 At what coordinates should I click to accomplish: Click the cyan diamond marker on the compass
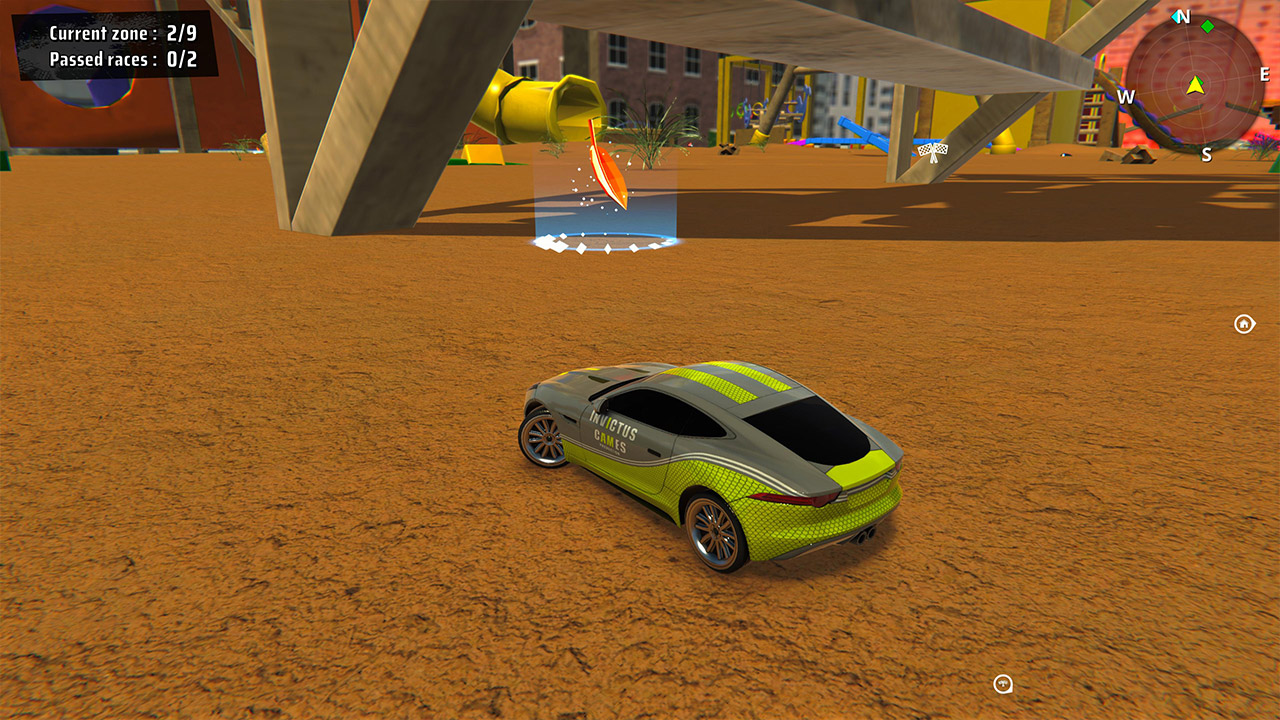[1176, 17]
